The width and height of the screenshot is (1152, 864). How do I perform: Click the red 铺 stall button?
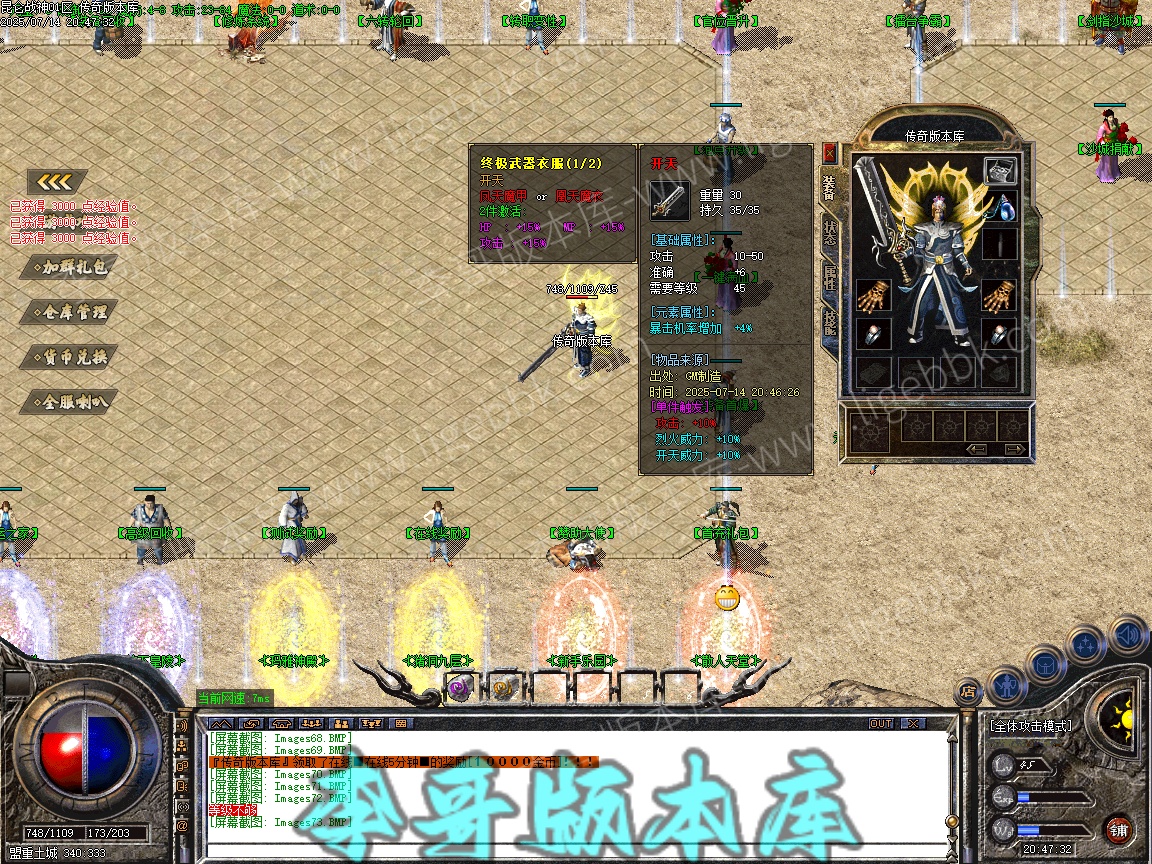click(1118, 829)
